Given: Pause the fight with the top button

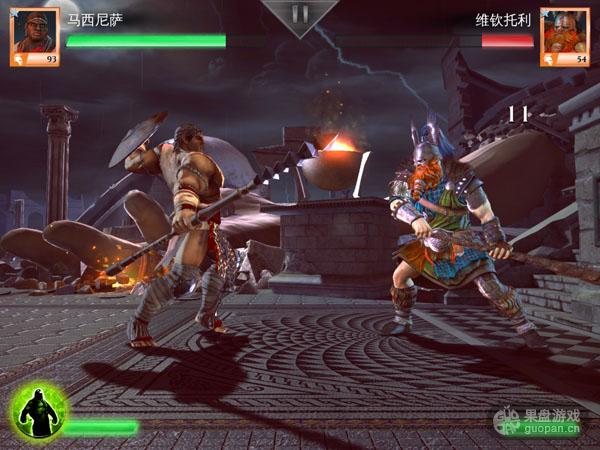Looking at the screenshot, I should pos(300,15).
